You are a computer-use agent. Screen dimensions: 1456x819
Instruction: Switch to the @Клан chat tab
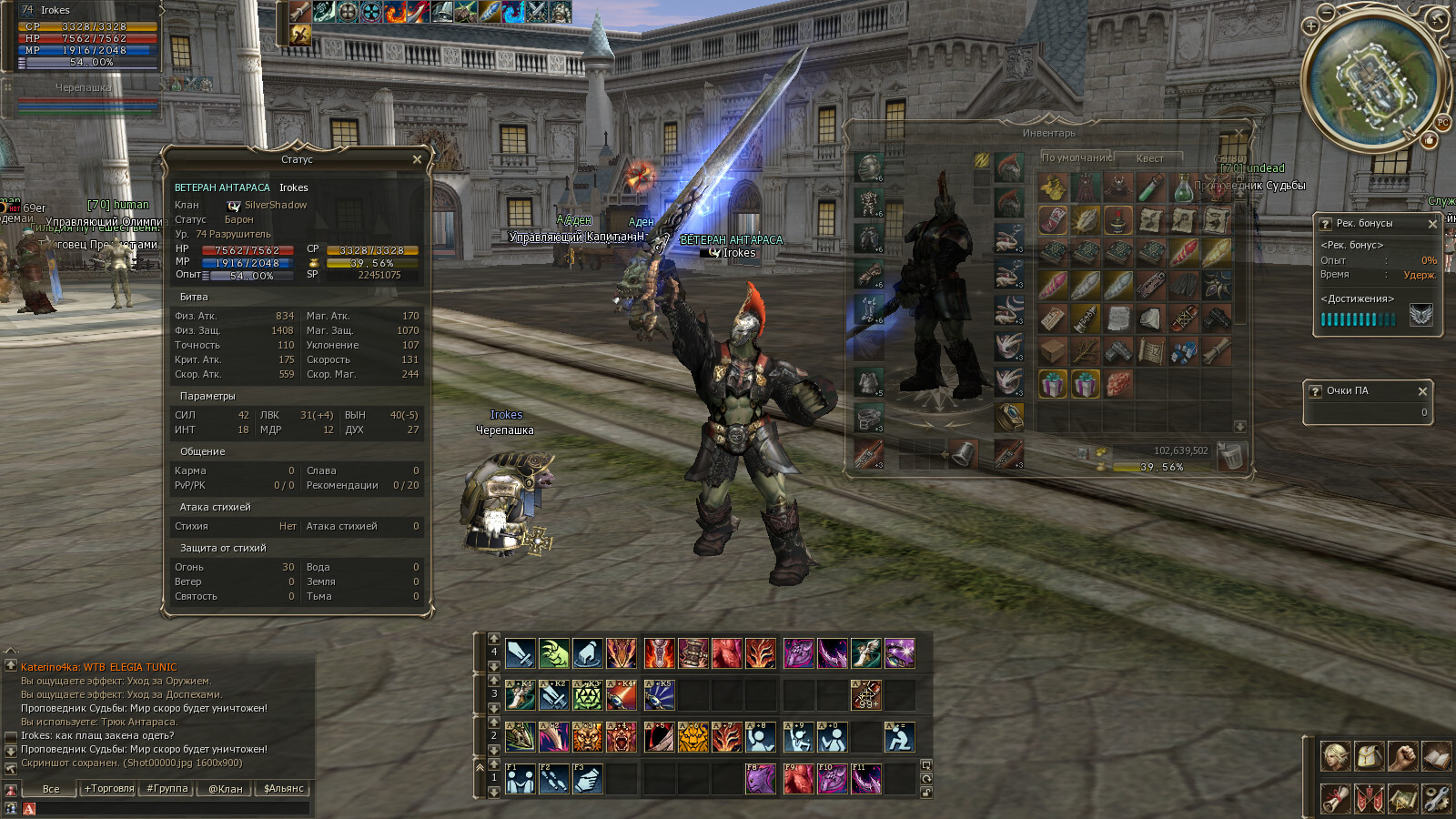point(226,789)
